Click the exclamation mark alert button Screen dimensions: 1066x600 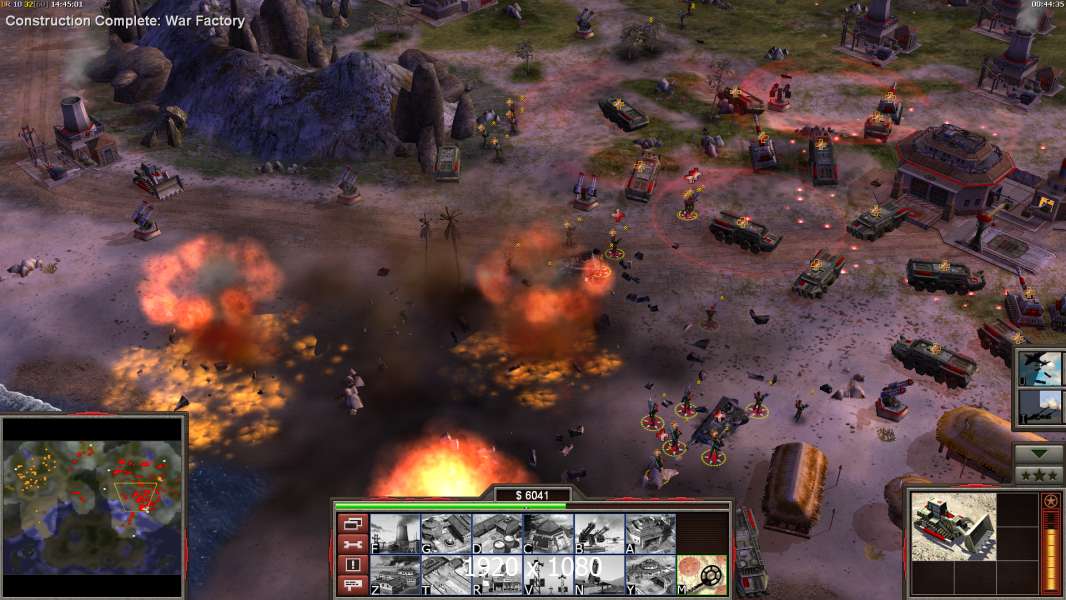click(x=351, y=565)
